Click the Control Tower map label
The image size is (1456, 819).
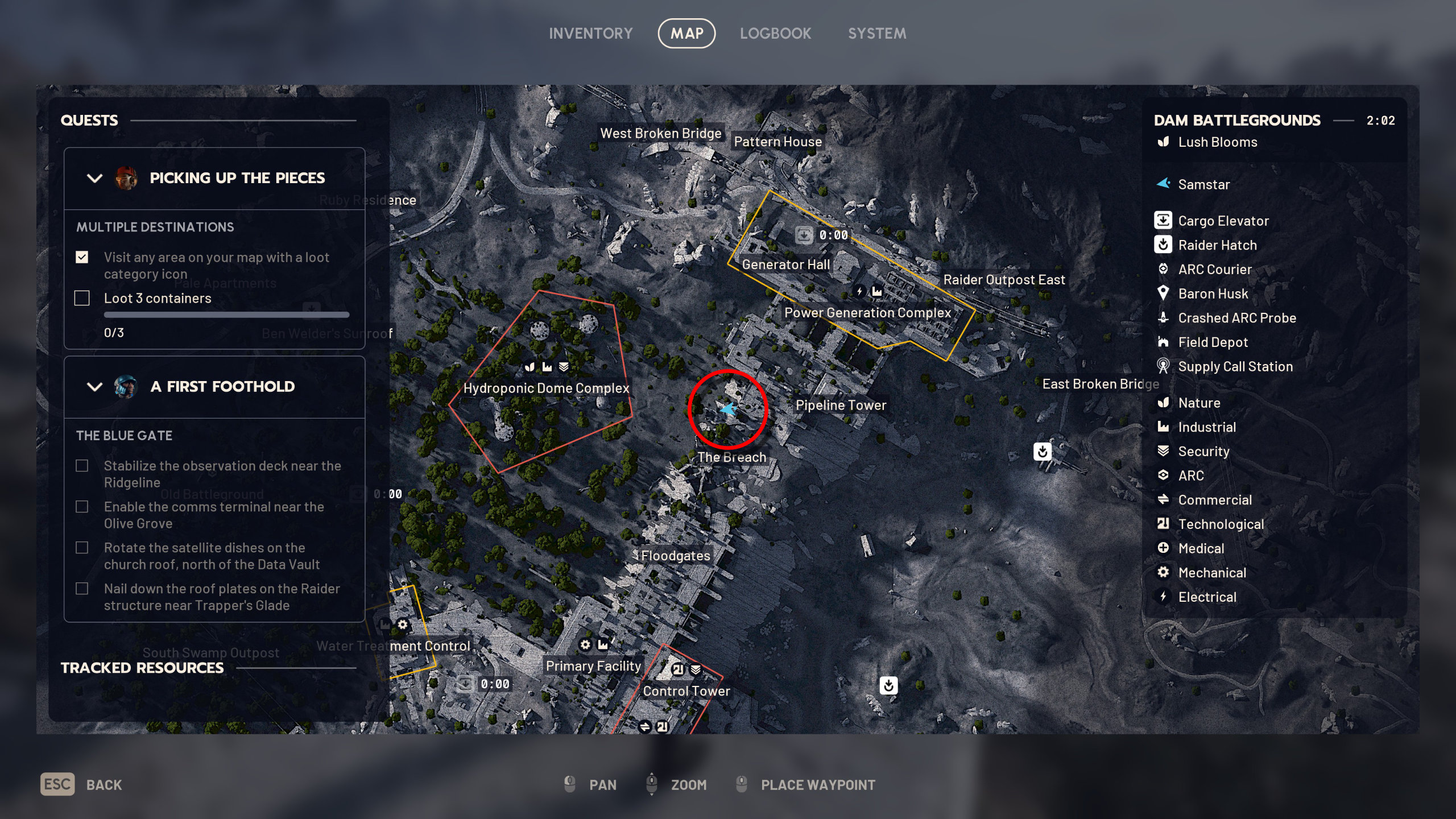(686, 691)
